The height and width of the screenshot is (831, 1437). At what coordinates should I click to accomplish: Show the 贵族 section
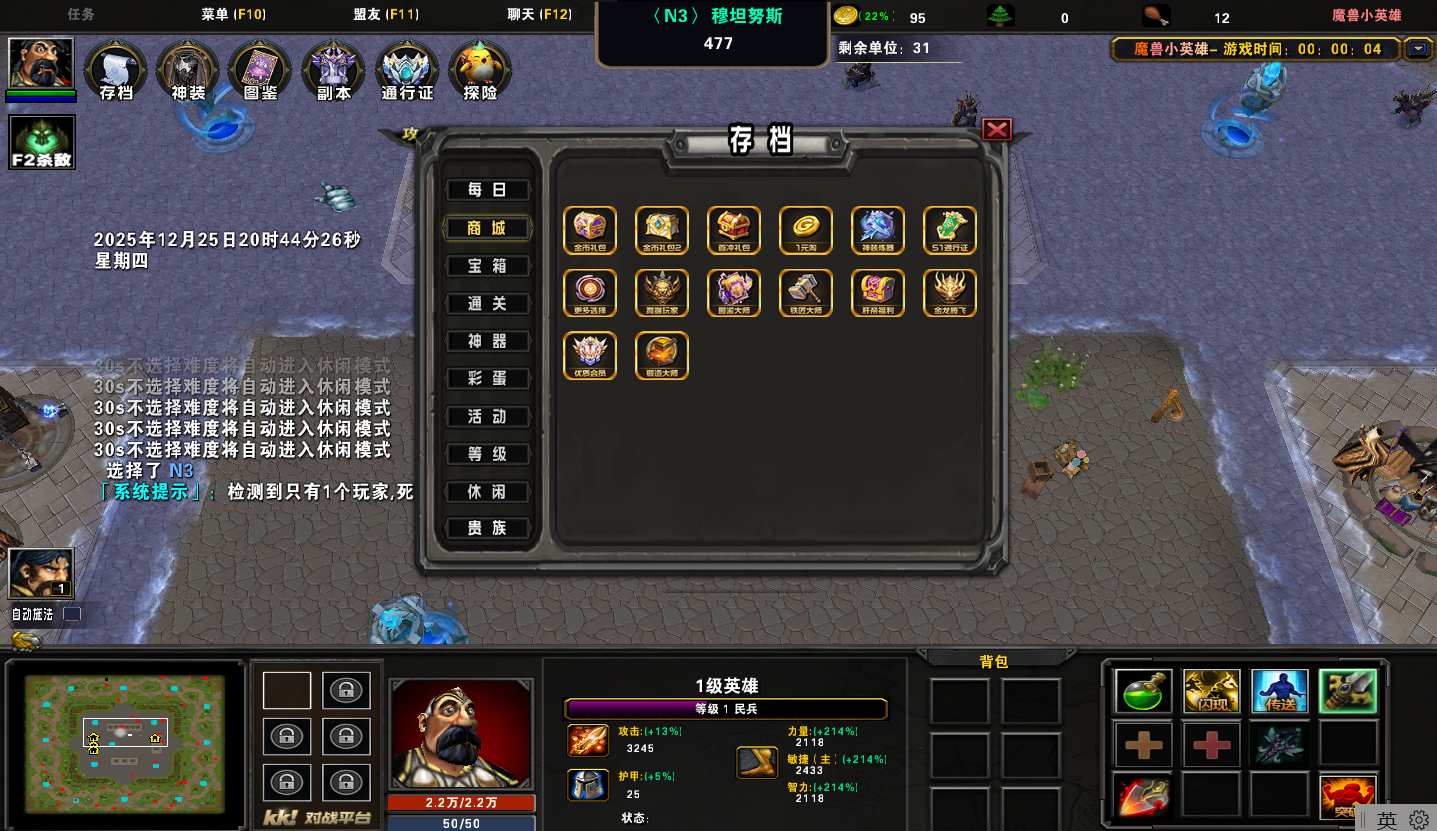[x=487, y=528]
